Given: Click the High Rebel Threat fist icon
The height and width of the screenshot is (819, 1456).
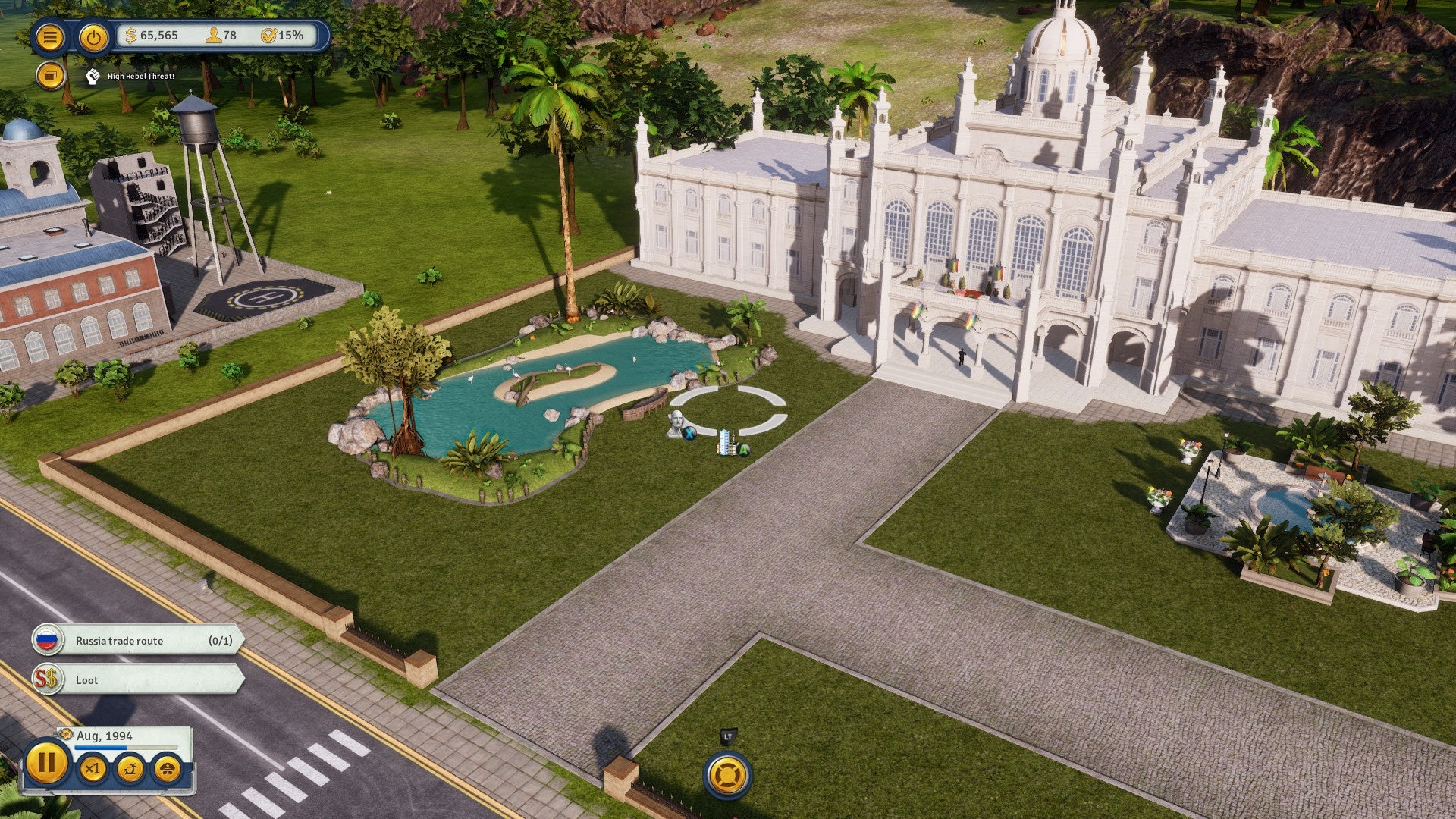Looking at the screenshot, I should 93,76.
